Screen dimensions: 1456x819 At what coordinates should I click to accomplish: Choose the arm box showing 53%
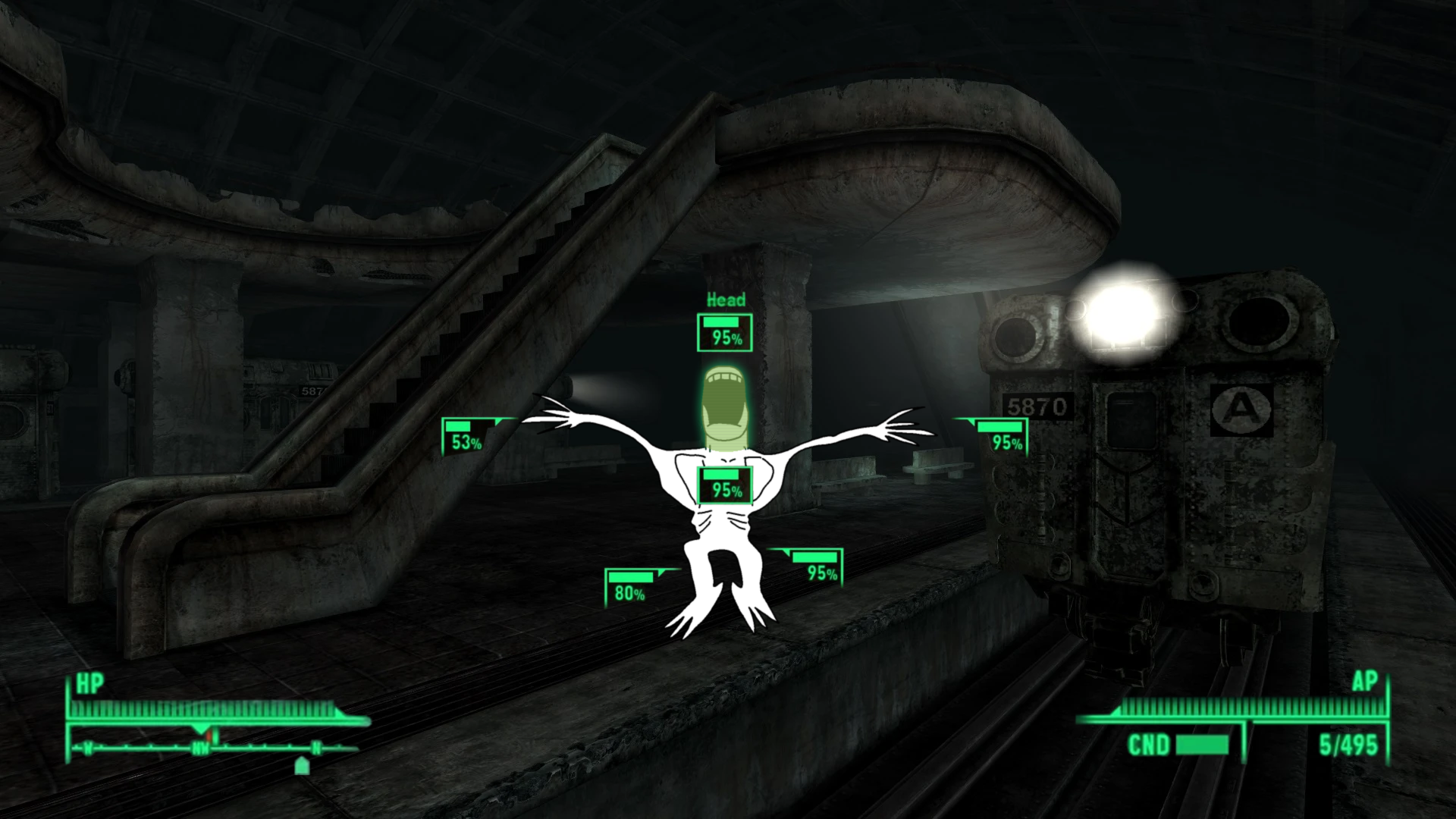(x=466, y=437)
